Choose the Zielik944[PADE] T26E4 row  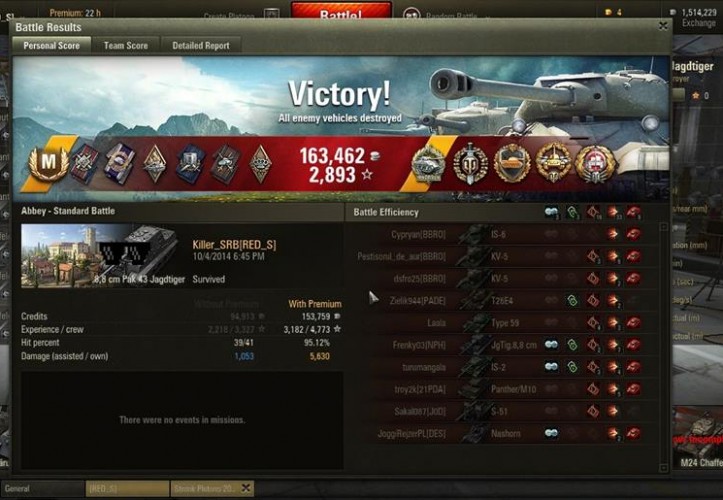pyautogui.click(x=500, y=300)
